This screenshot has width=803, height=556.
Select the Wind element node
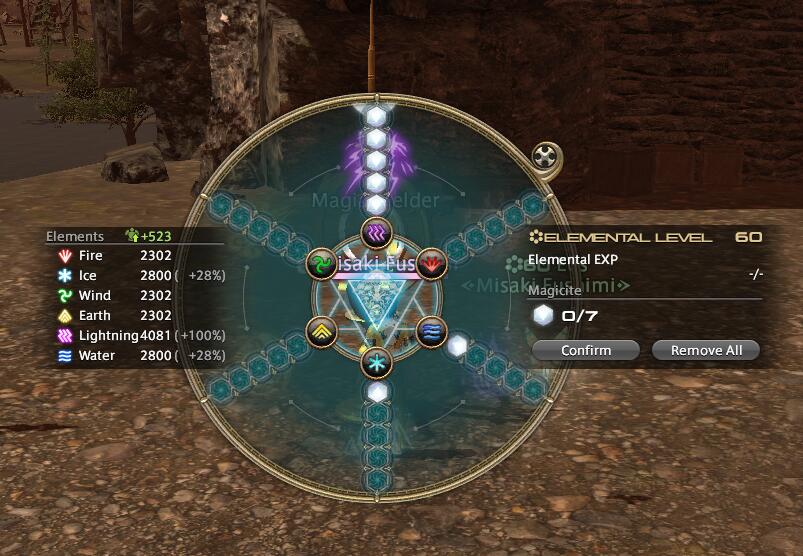point(322,264)
